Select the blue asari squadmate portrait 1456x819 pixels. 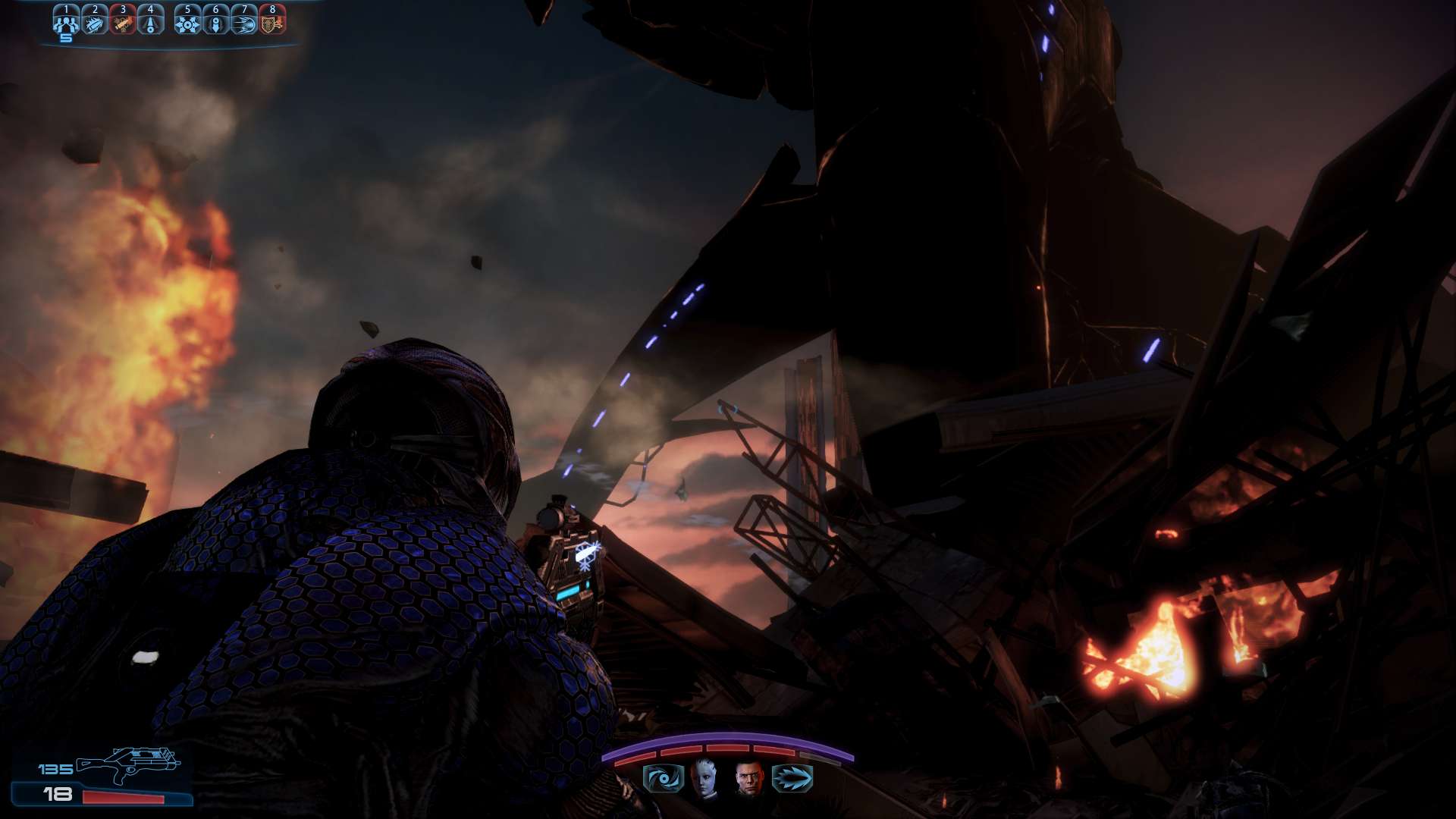tap(706, 778)
